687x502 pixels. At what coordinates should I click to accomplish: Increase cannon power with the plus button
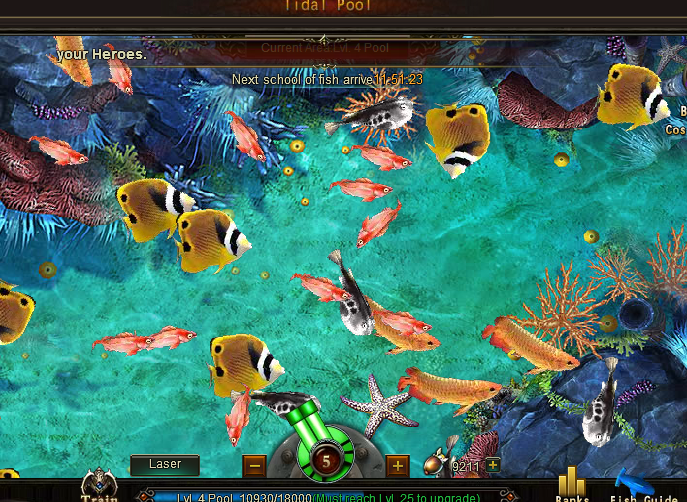coord(397,465)
